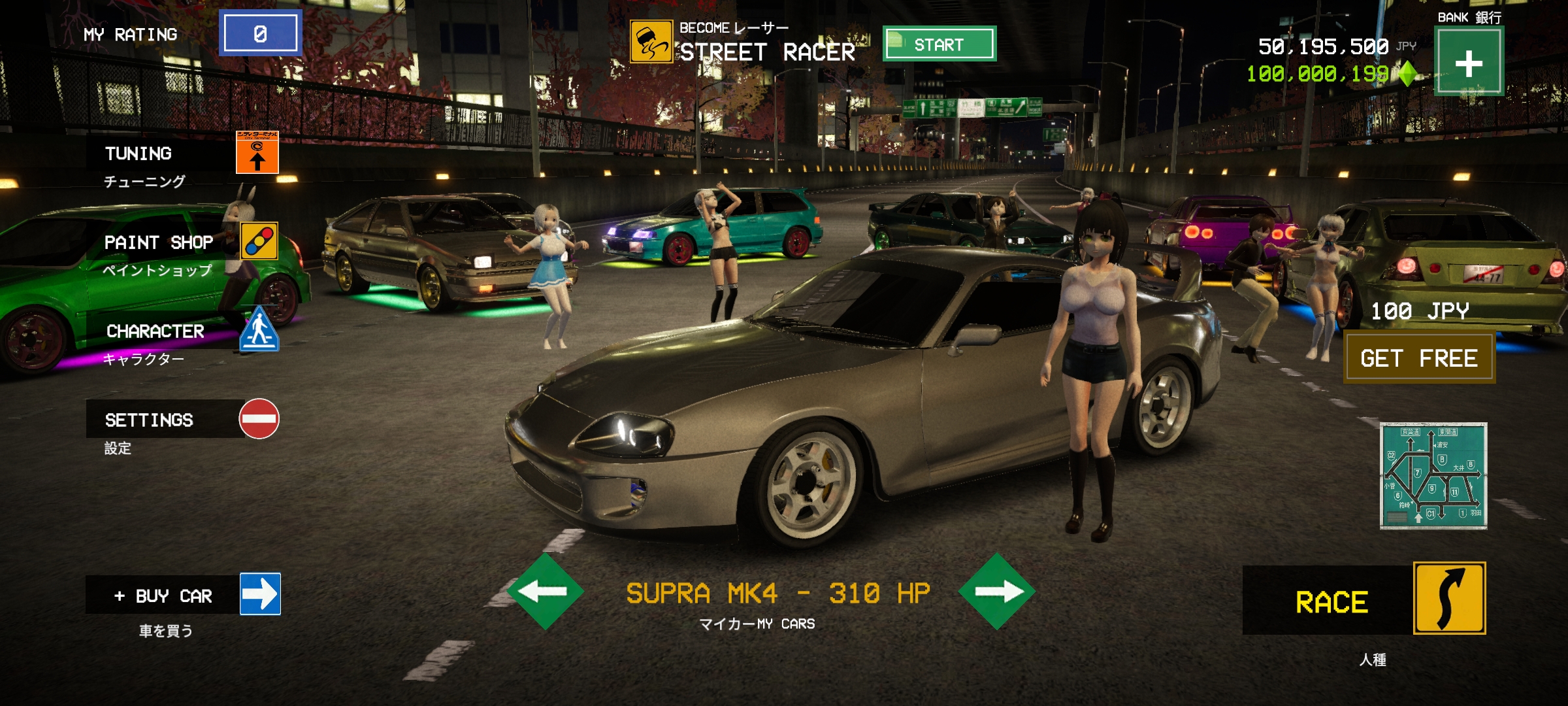The height and width of the screenshot is (706, 1568).
Task: Start the Race
Action: coord(1365,600)
